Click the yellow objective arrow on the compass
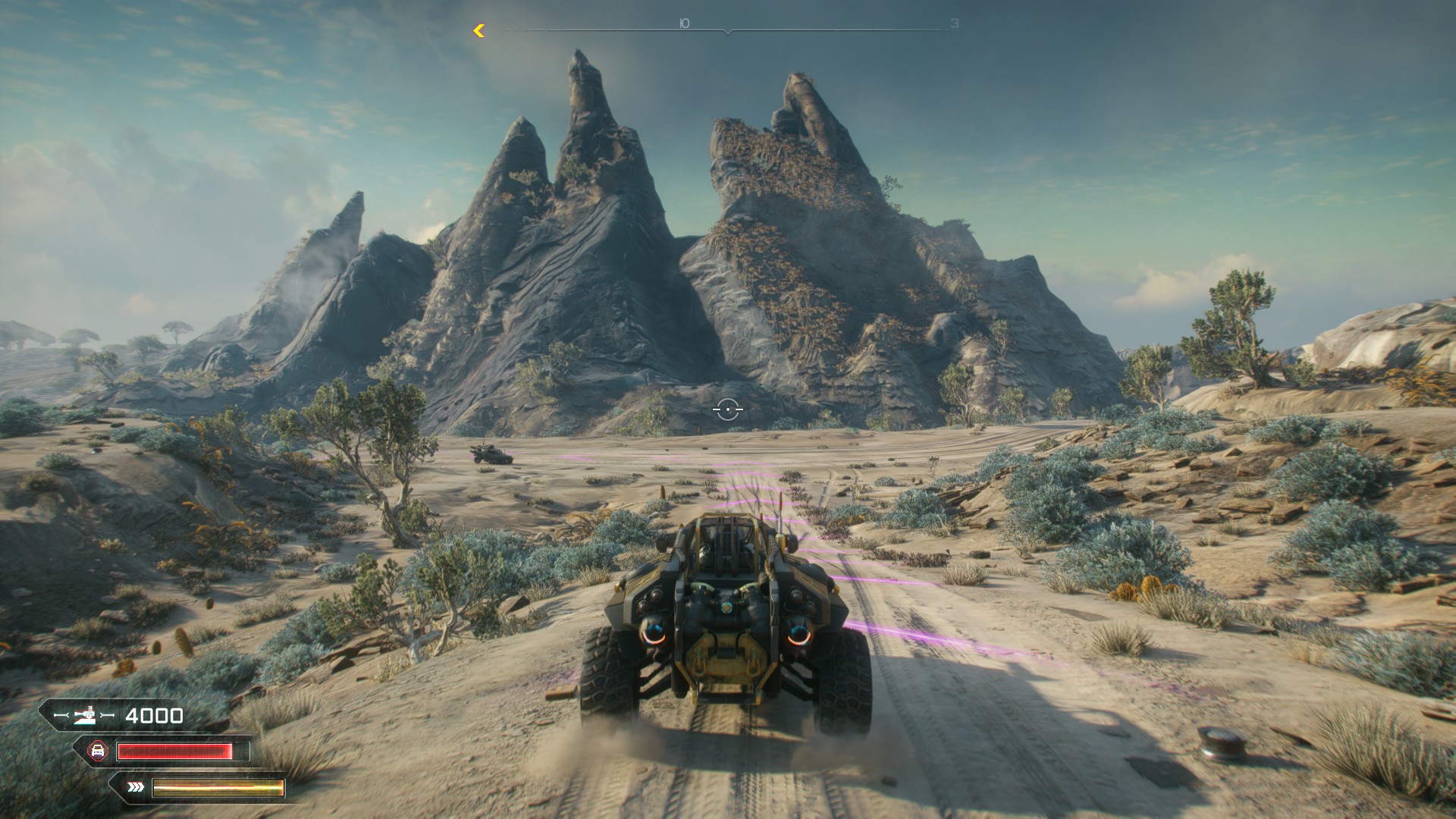 479,30
